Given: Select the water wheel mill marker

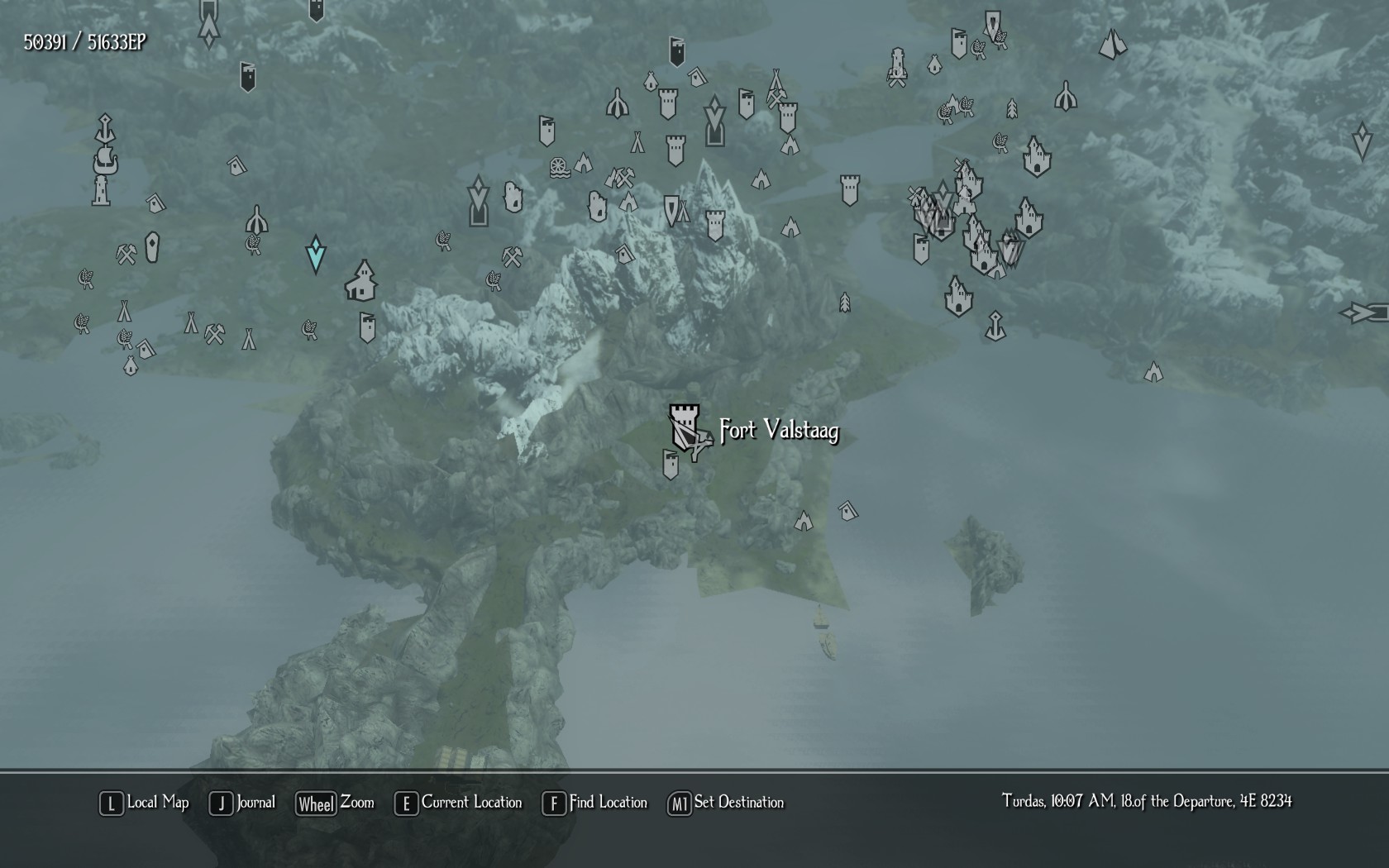Looking at the screenshot, I should (x=560, y=168).
